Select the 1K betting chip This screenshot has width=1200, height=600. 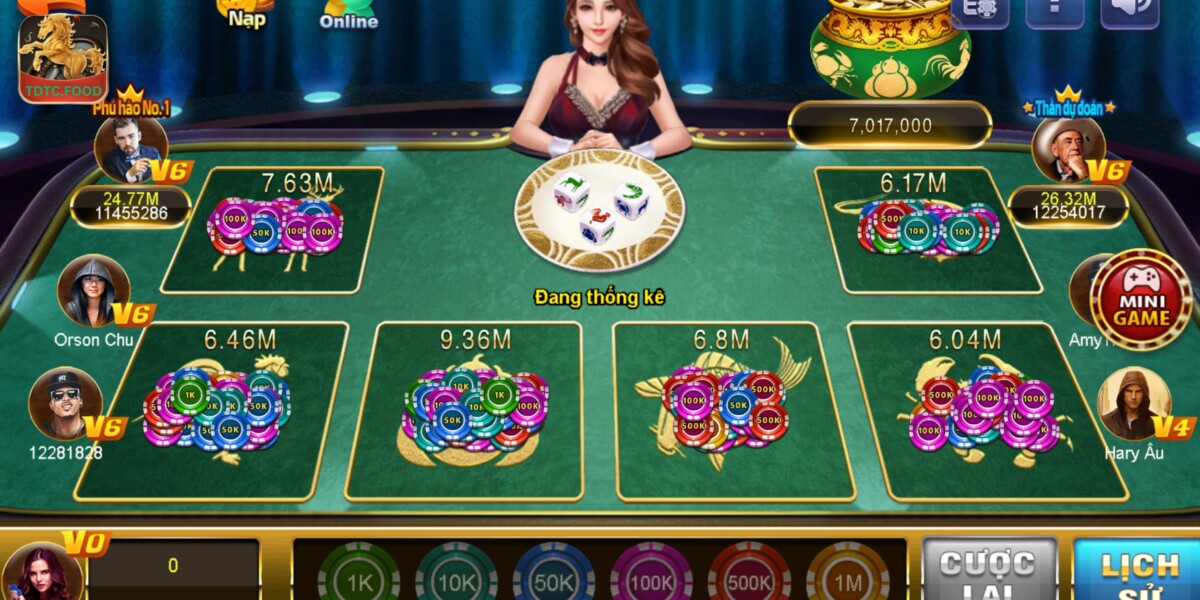[x=357, y=577]
